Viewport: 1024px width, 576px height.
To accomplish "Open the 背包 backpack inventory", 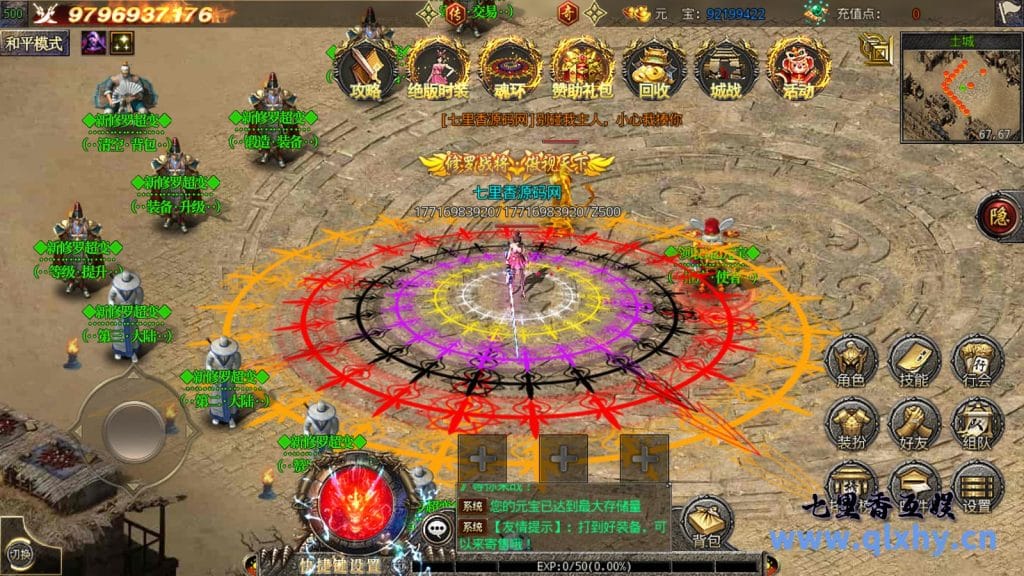I will click(x=708, y=522).
